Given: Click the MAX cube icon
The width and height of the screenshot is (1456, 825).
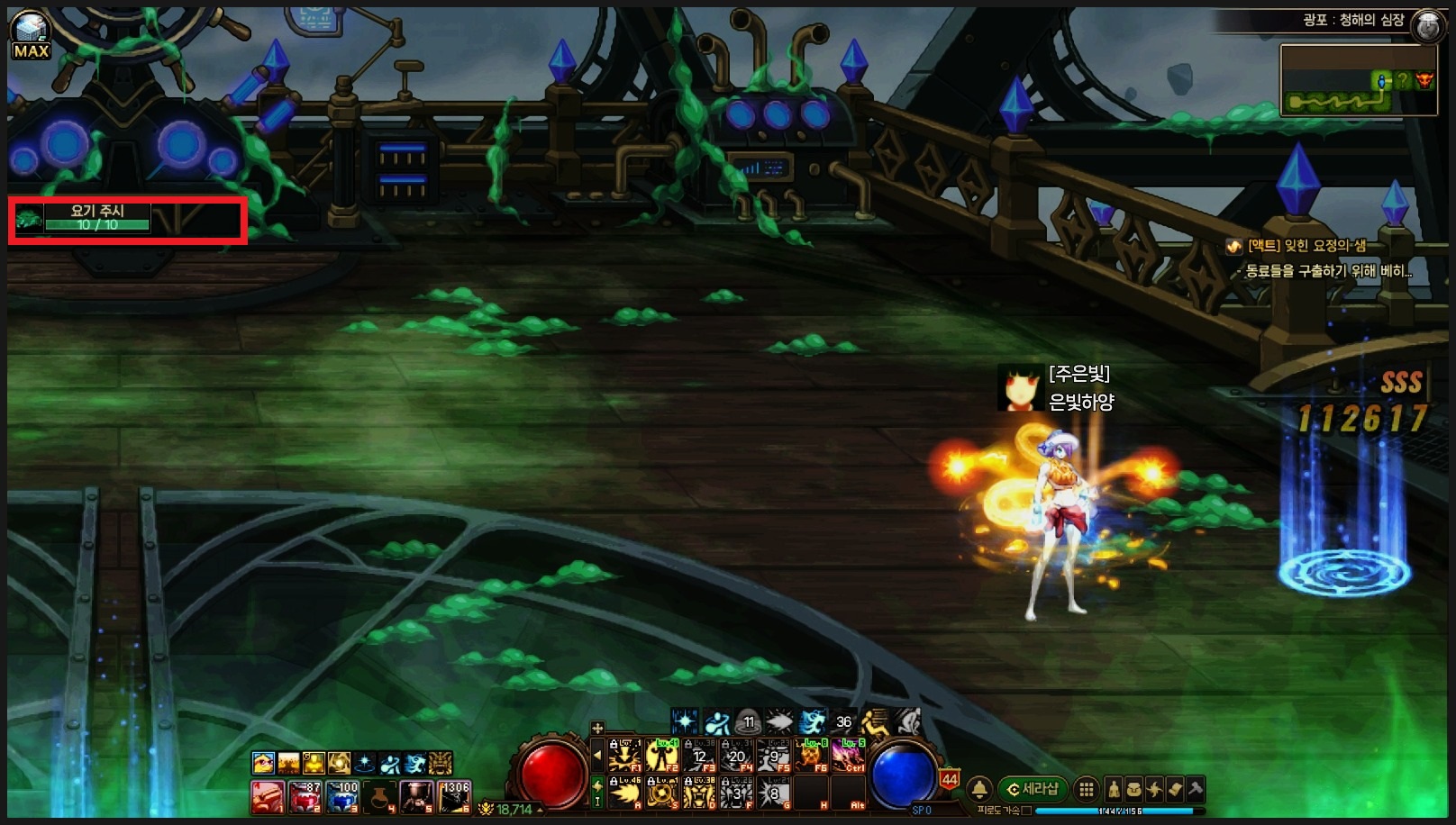Looking at the screenshot, I should tap(30, 36).
